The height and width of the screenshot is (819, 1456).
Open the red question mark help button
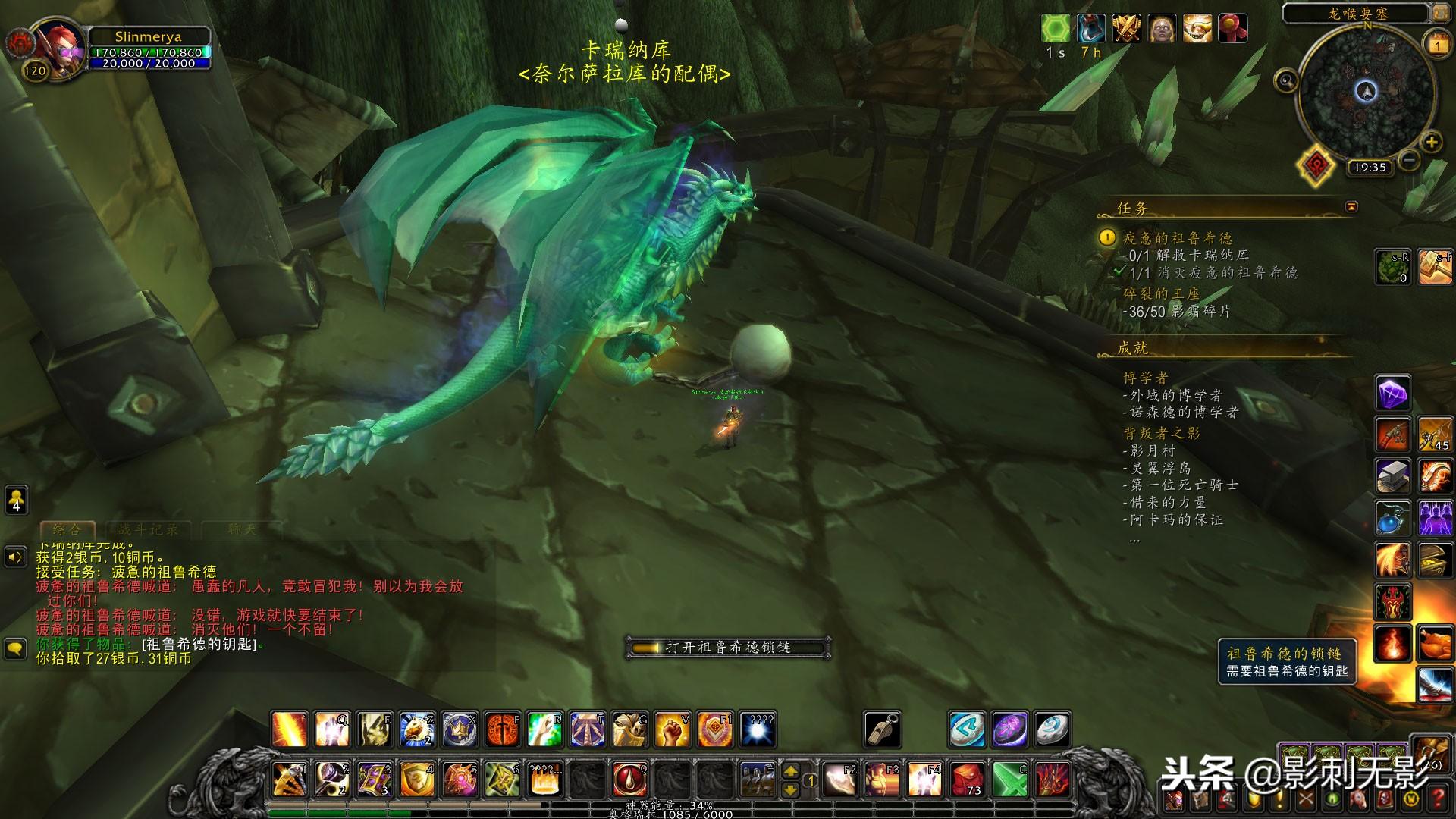[1439, 798]
